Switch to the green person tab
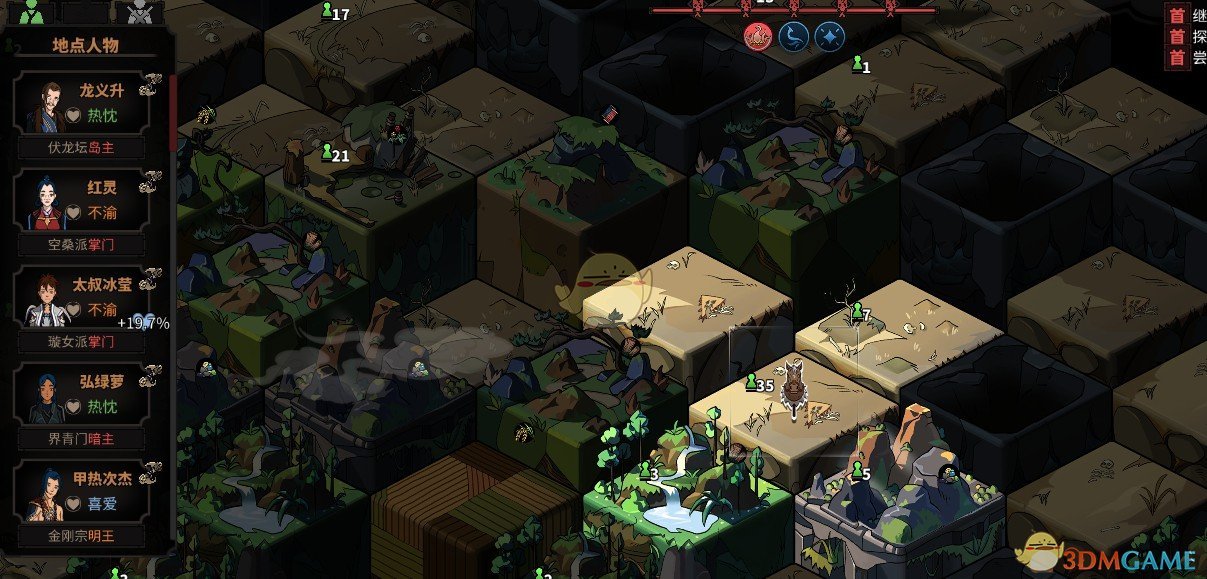 (x=31, y=13)
